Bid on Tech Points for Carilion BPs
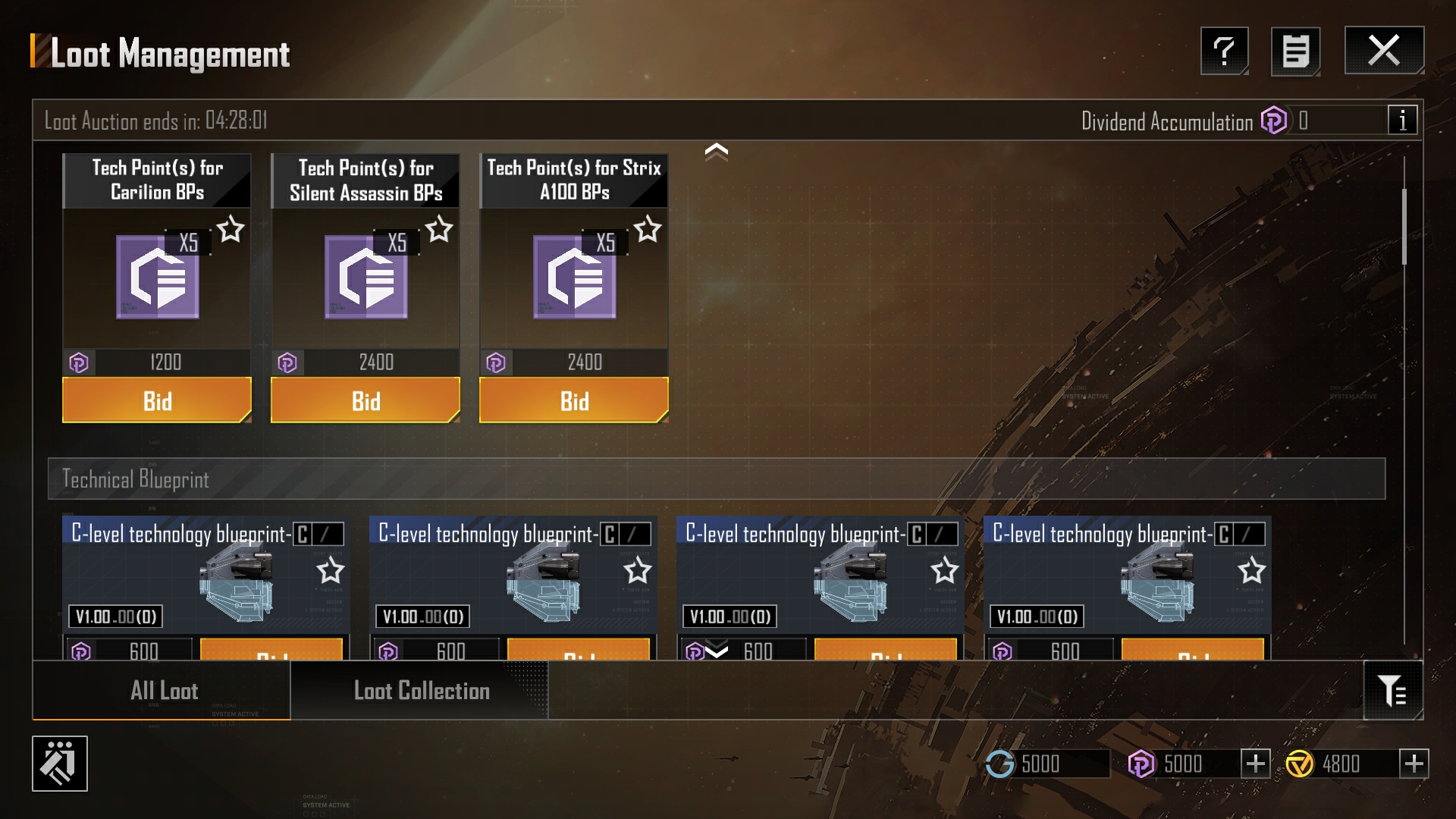Viewport: 1456px width, 819px height. [x=157, y=400]
